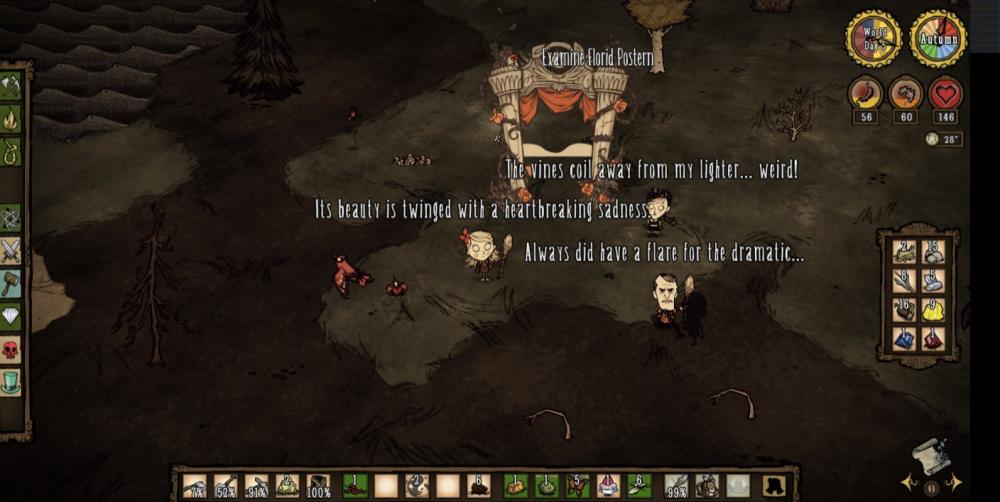Image resolution: width=1000 pixels, height=502 pixels.
Task: Click the pause button below the map
Action: (x=931, y=489)
